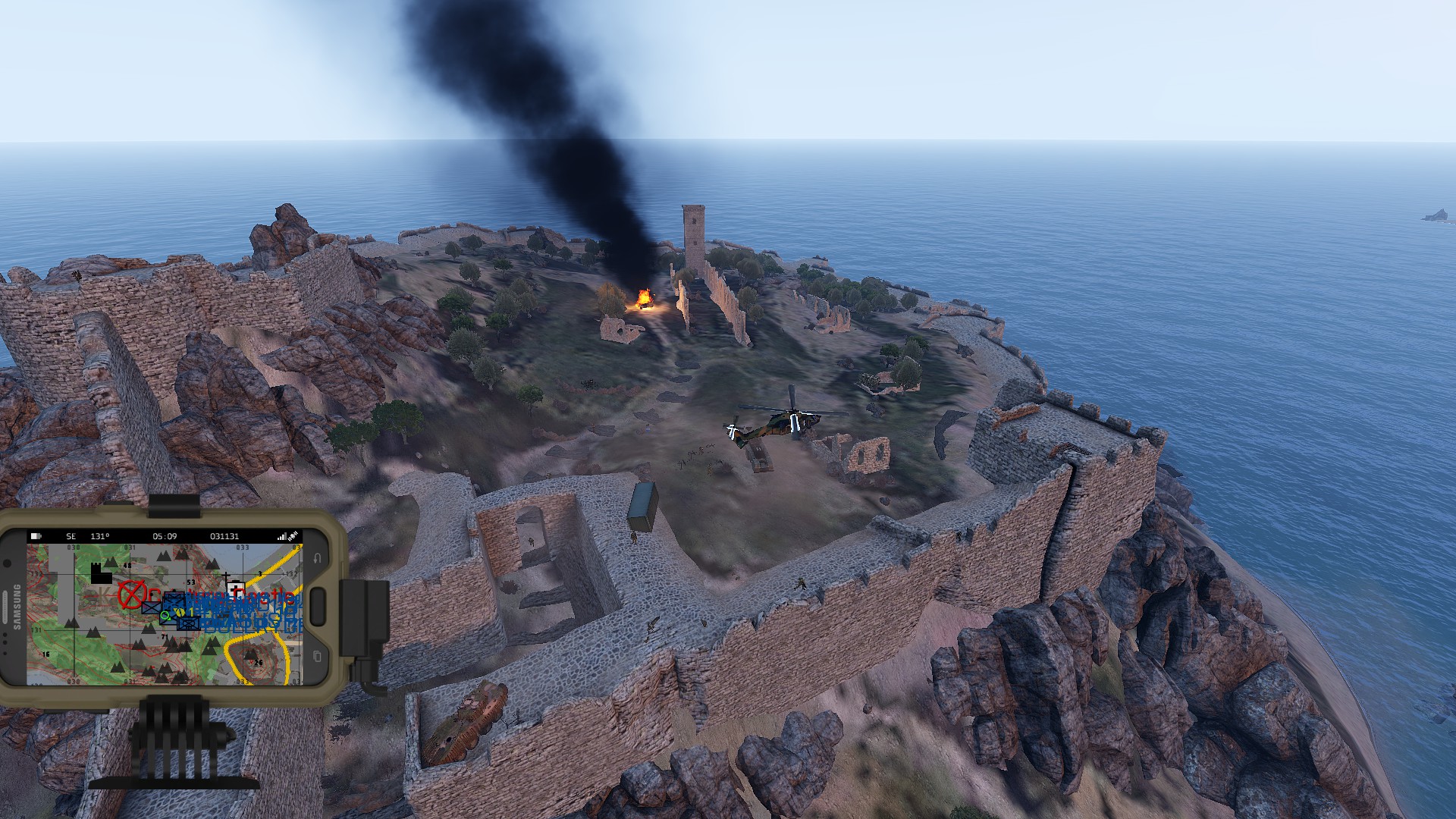Click the 05:09 time display on the tablet

pos(165,536)
